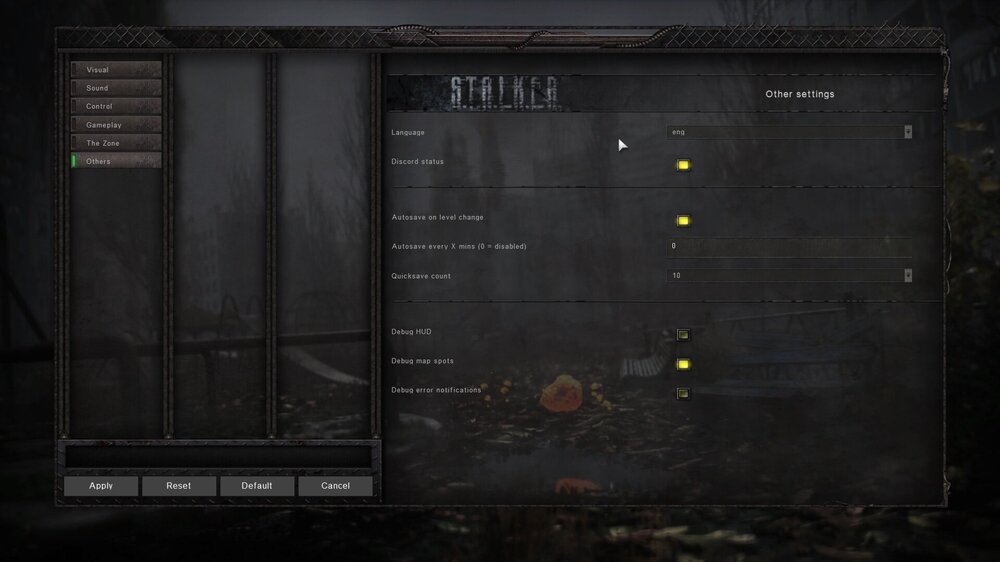Click the Reset button
Screen dimensions: 1000x562
click(x=179, y=486)
